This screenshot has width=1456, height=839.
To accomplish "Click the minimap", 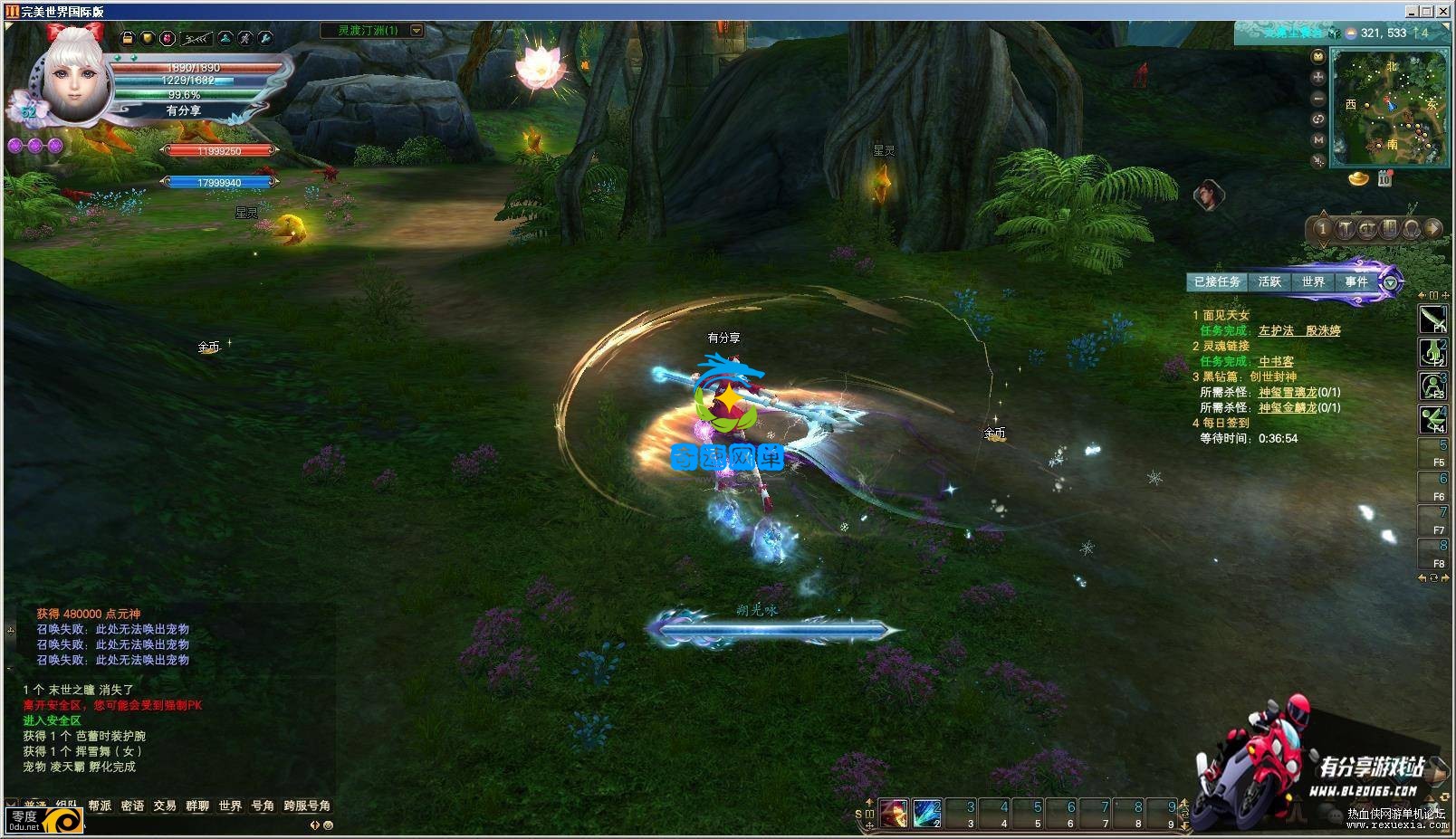I will [1390, 109].
